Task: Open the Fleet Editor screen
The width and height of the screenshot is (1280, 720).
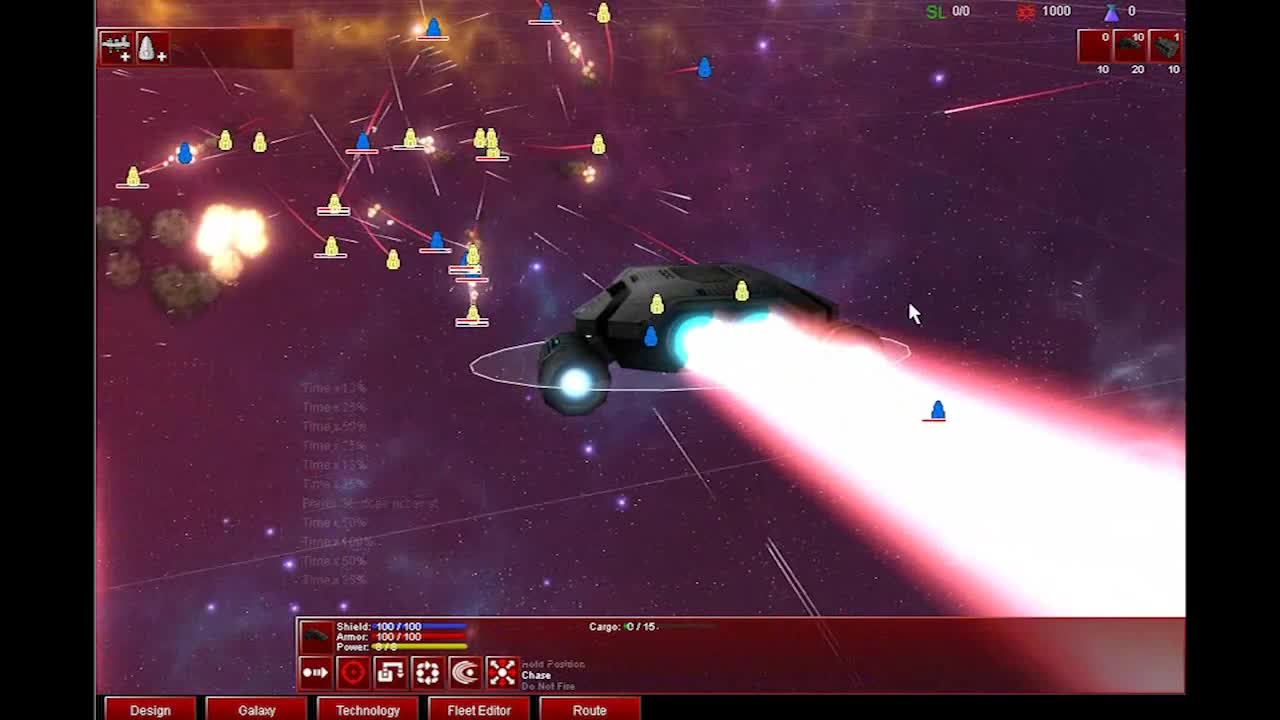Action: point(480,709)
